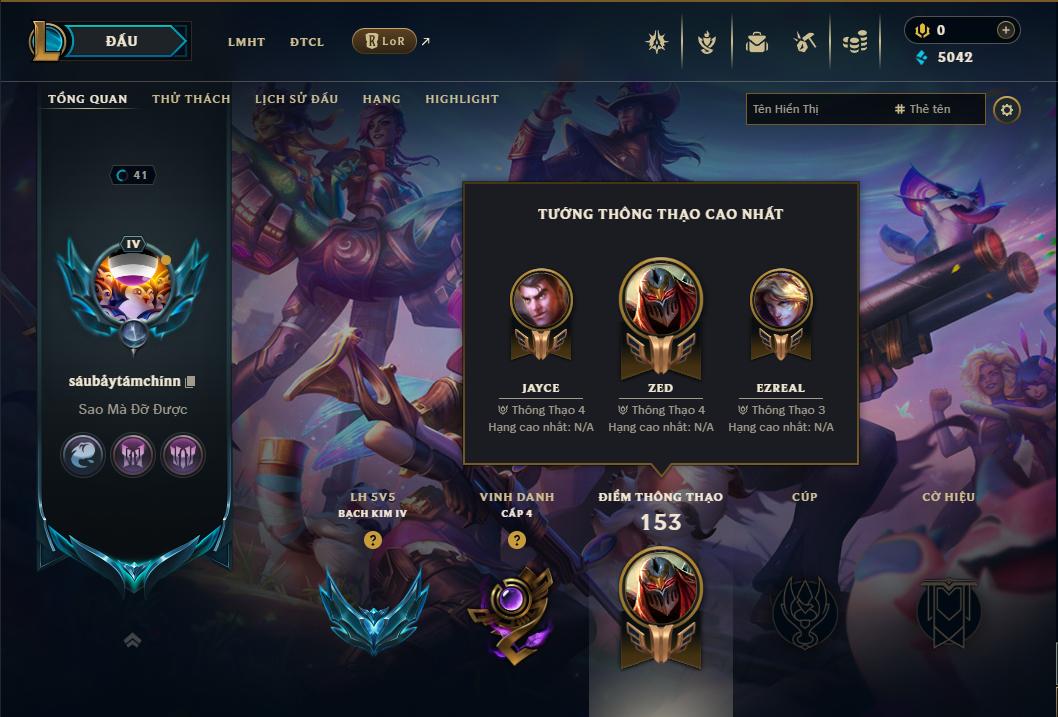This screenshot has height=717, width=1058.
Task: Open profile settings gear icon
Action: [1007, 109]
